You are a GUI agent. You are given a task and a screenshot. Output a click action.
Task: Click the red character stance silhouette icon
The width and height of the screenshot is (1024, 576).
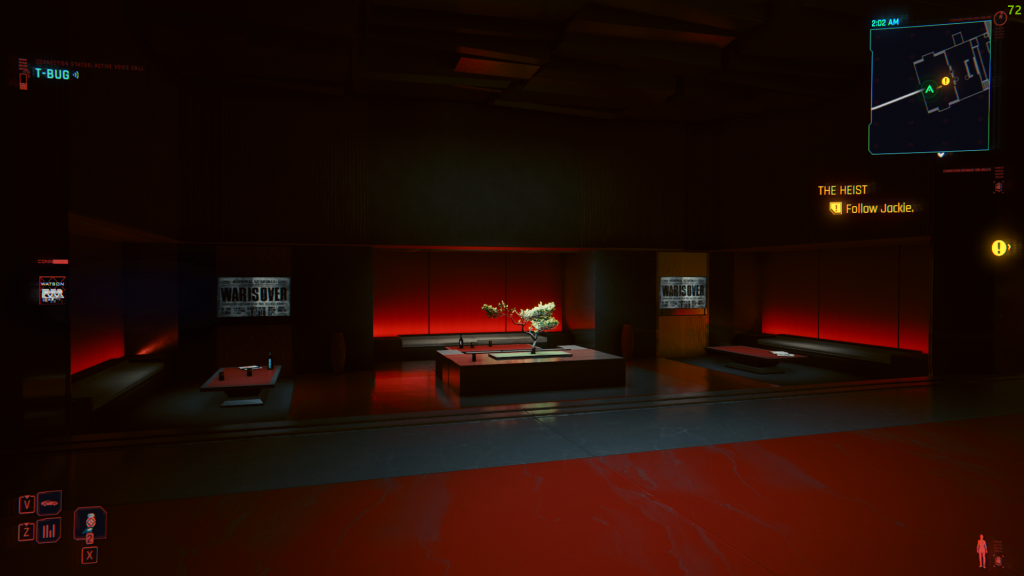[982, 549]
